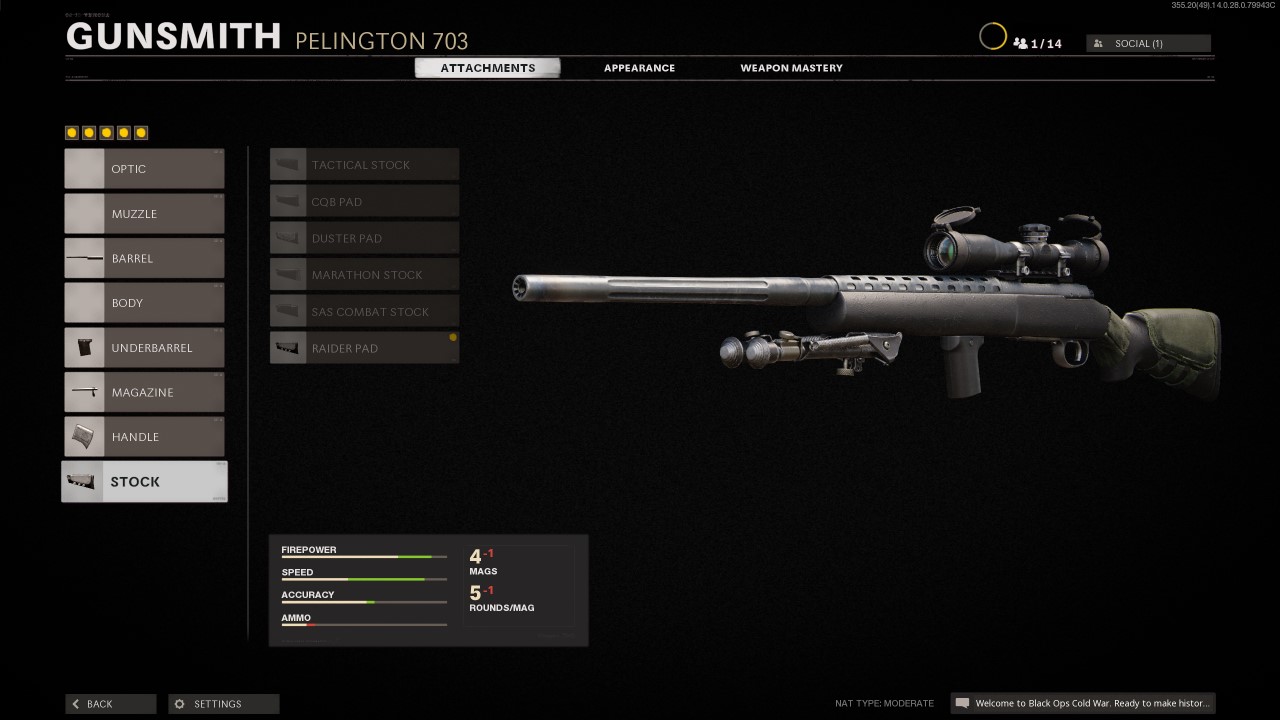
Task: Open the Muzzle attachment slot icon
Action: 85,213
